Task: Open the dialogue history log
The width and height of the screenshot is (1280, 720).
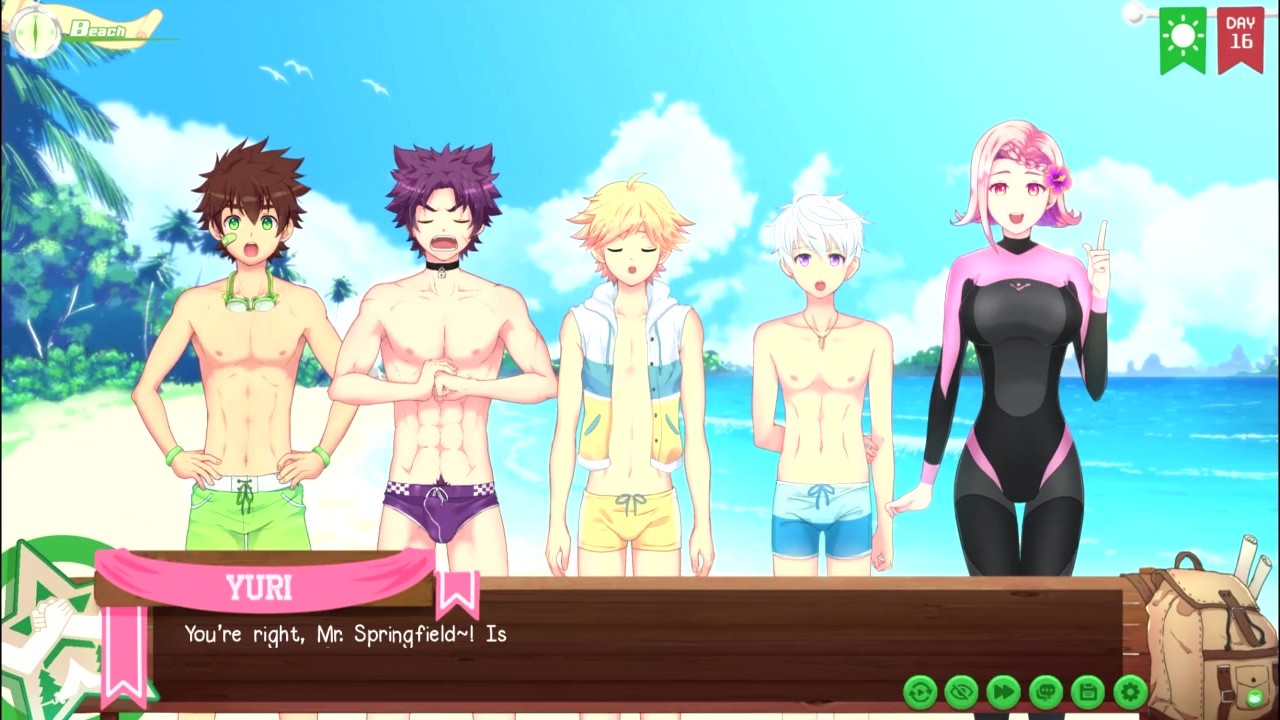Action: pyautogui.click(x=1046, y=691)
